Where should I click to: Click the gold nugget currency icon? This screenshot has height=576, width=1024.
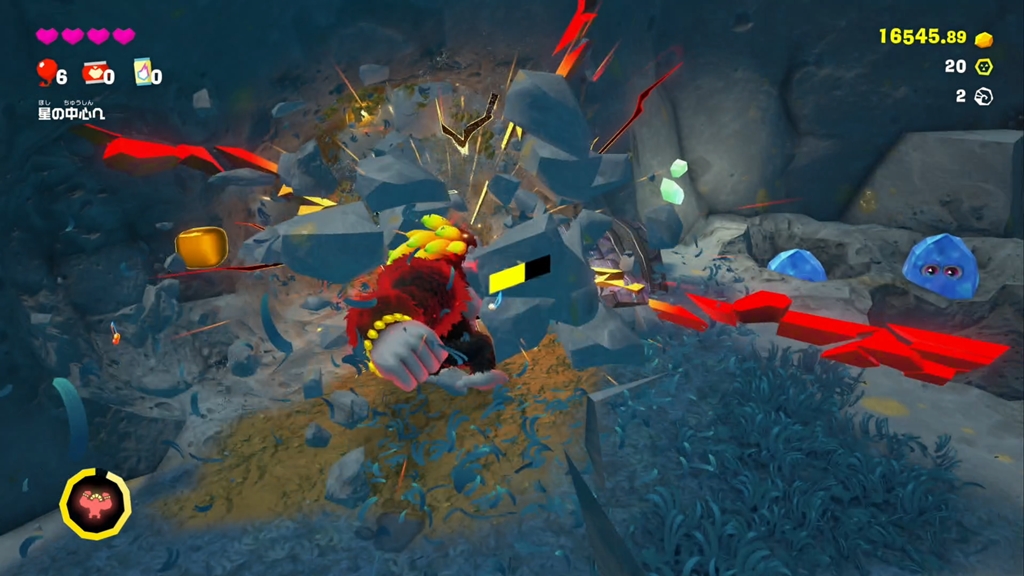click(984, 39)
